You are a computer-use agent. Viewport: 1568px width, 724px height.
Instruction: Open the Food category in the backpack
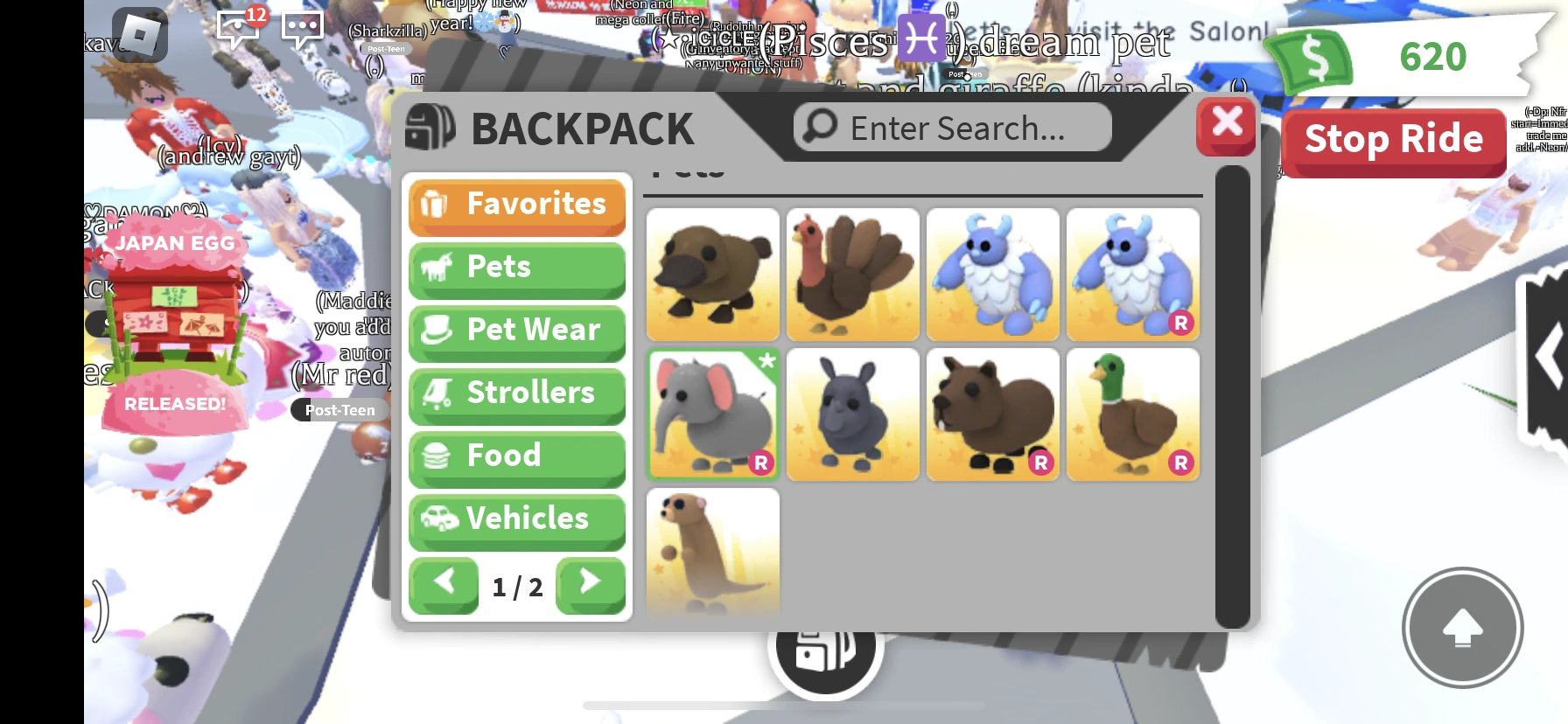[516, 456]
